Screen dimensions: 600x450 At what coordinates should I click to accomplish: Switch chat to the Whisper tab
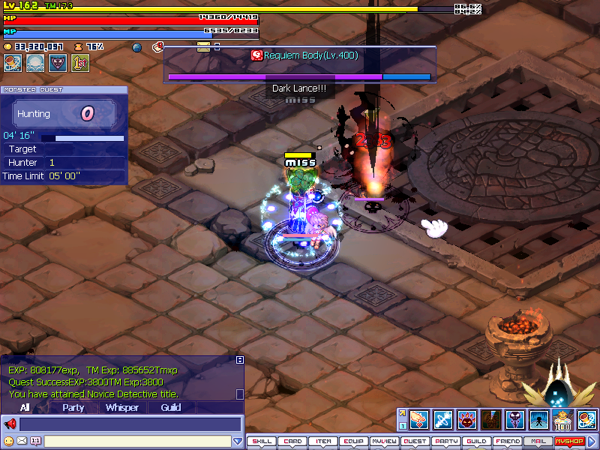(x=122, y=408)
